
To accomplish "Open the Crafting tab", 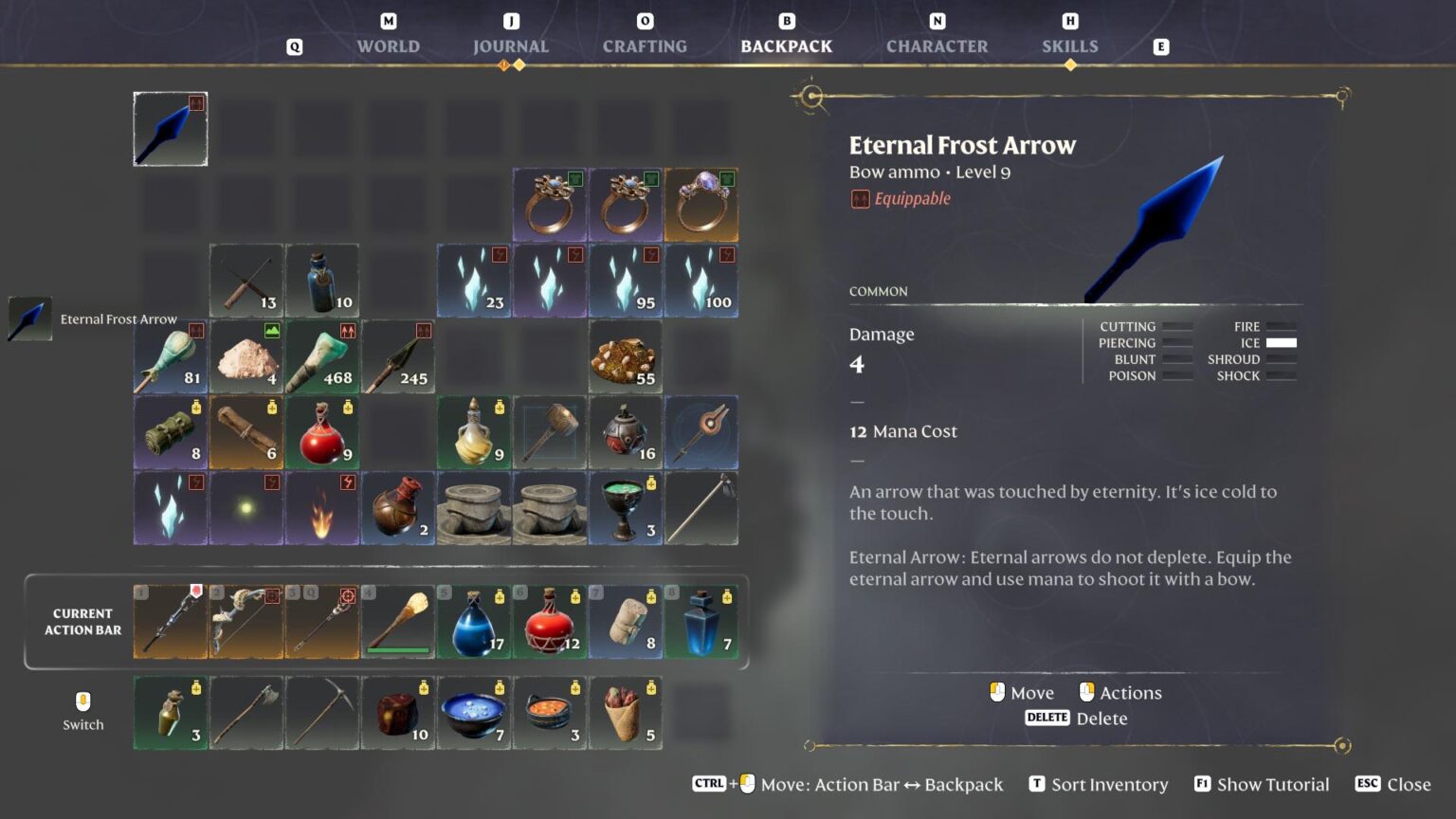I will click(644, 45).
